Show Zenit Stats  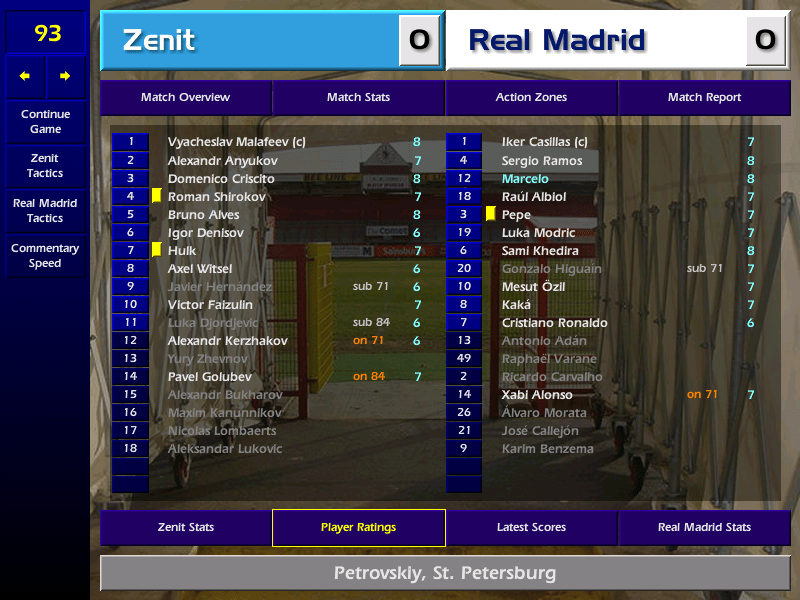[185, 528]
